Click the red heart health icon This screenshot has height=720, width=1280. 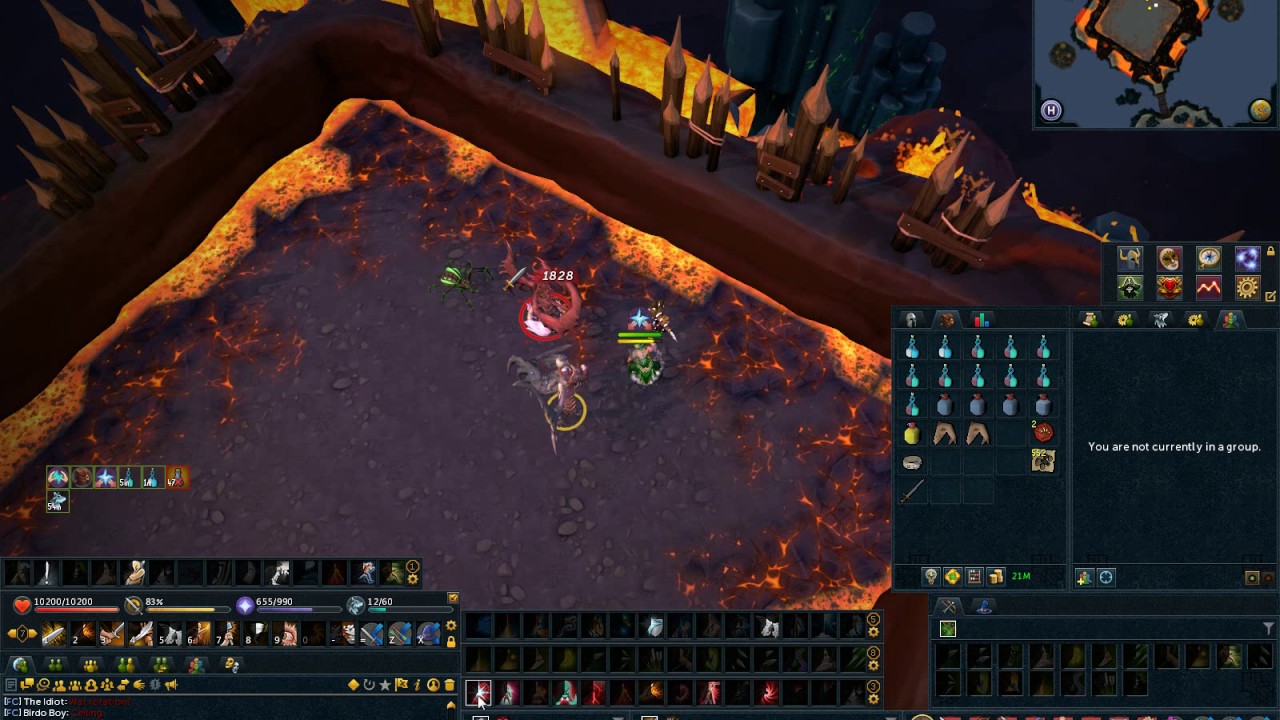tap(22, 604)
